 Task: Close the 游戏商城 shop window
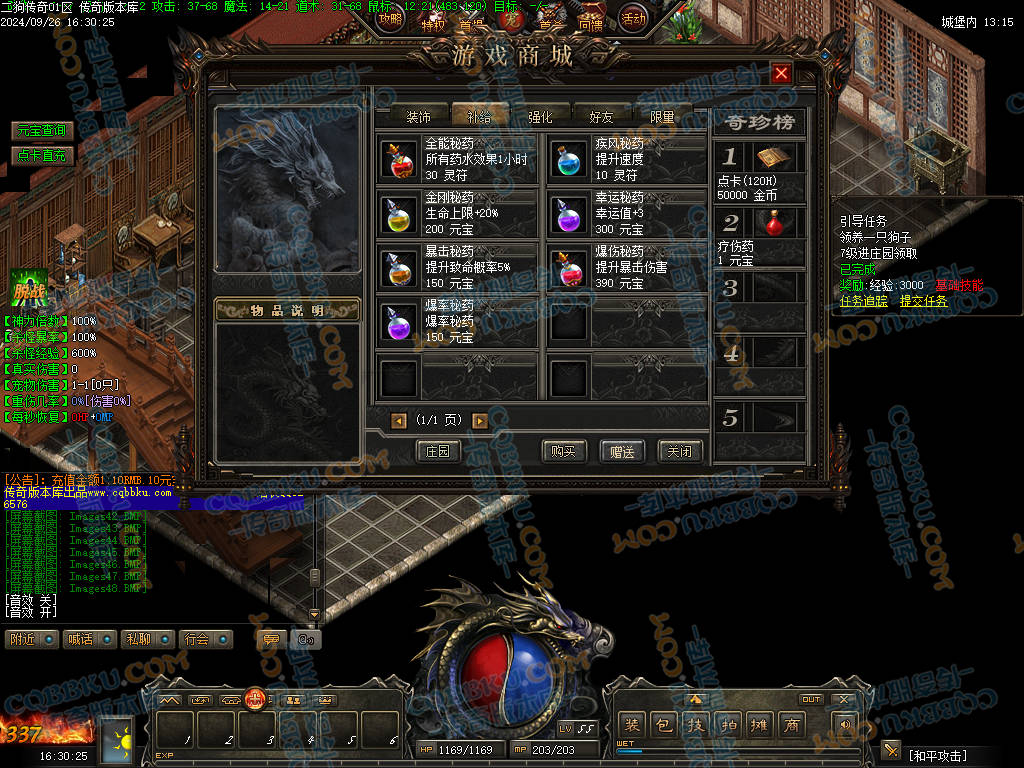(782, 73)
